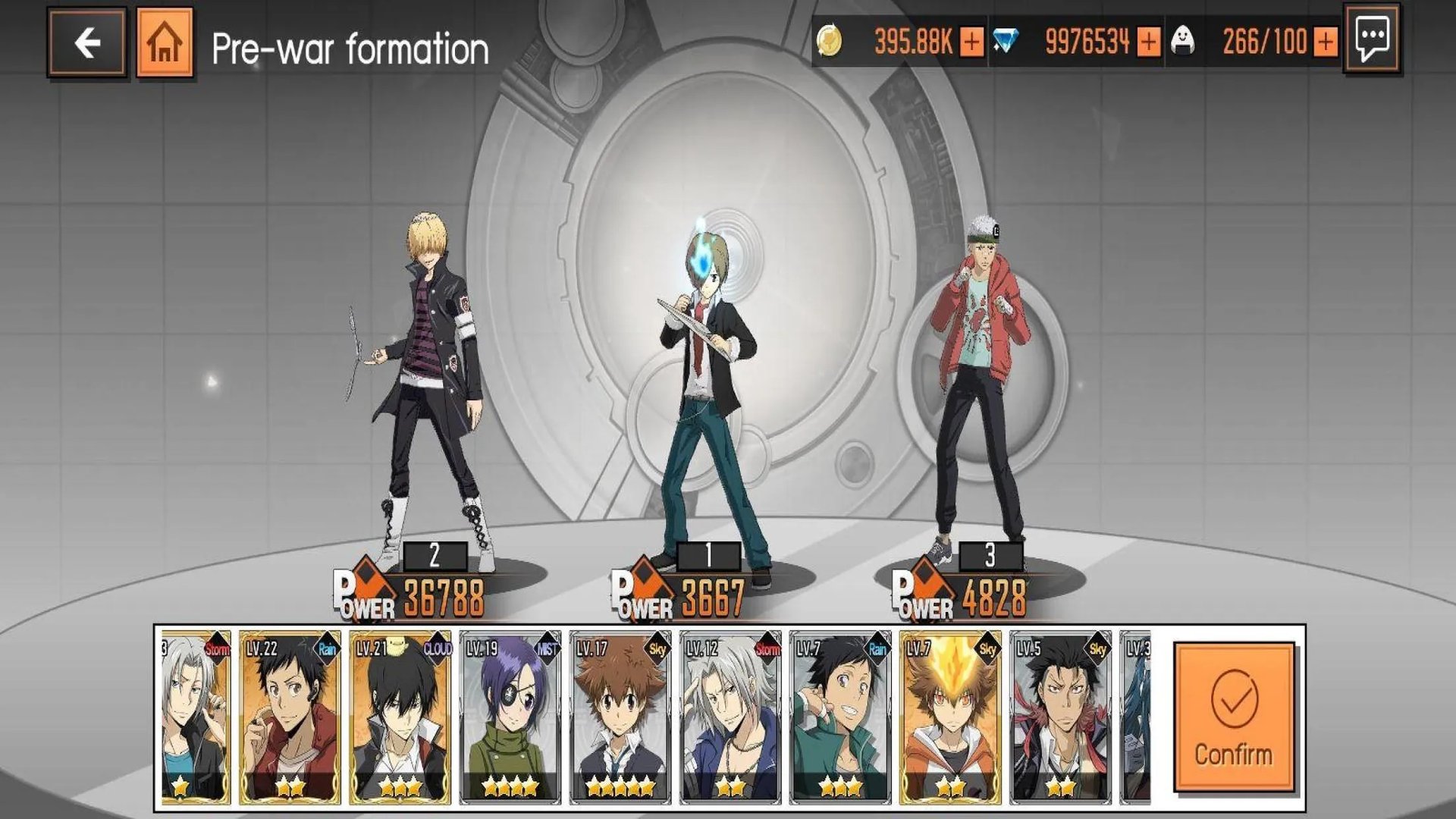This screenshot has height=819, width=1456.
Task: Choose the LV.12 Storm character card
Action: click(x=730, y=717)
